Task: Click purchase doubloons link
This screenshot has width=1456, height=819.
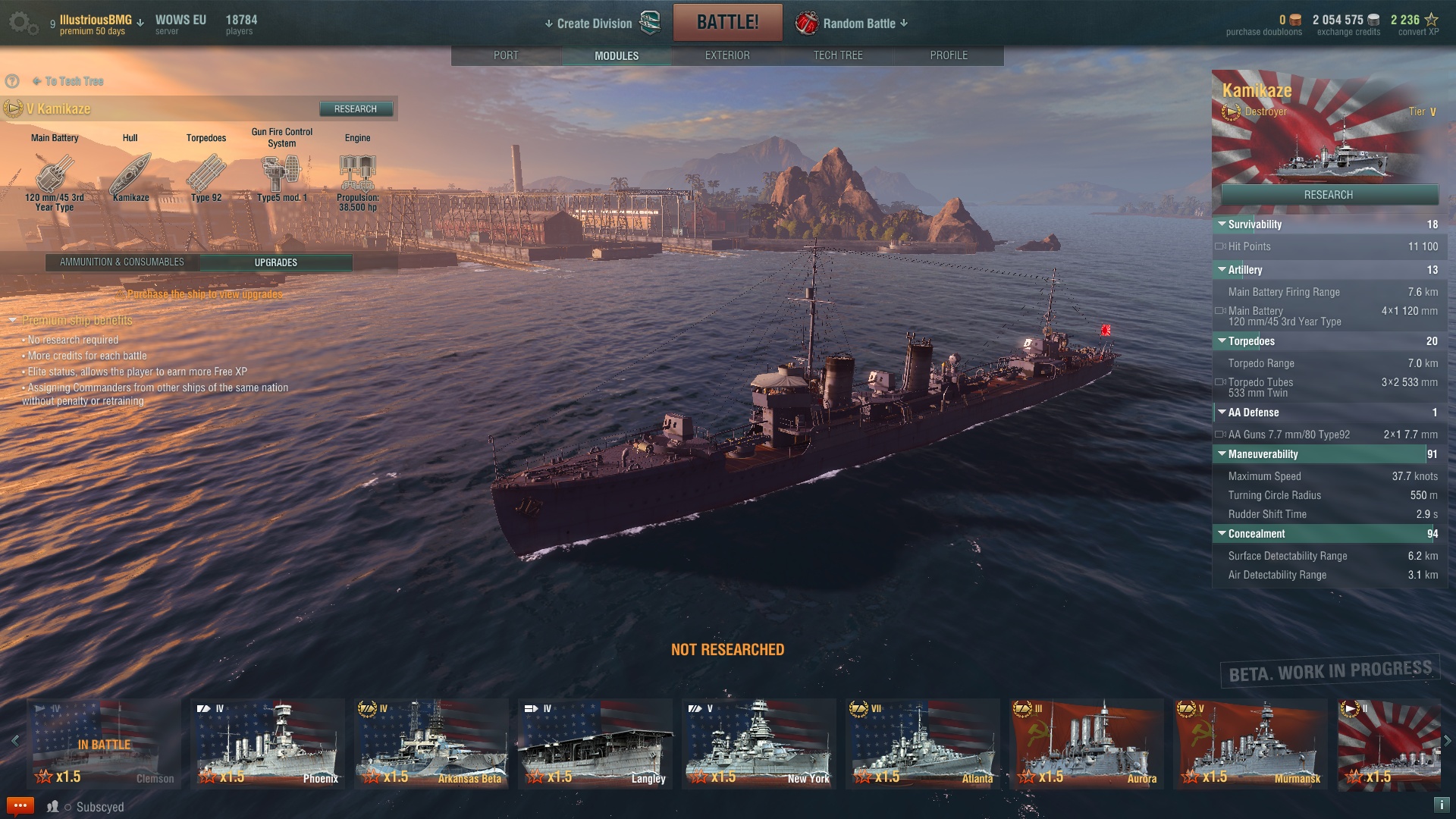Action: coord(1263,32)
